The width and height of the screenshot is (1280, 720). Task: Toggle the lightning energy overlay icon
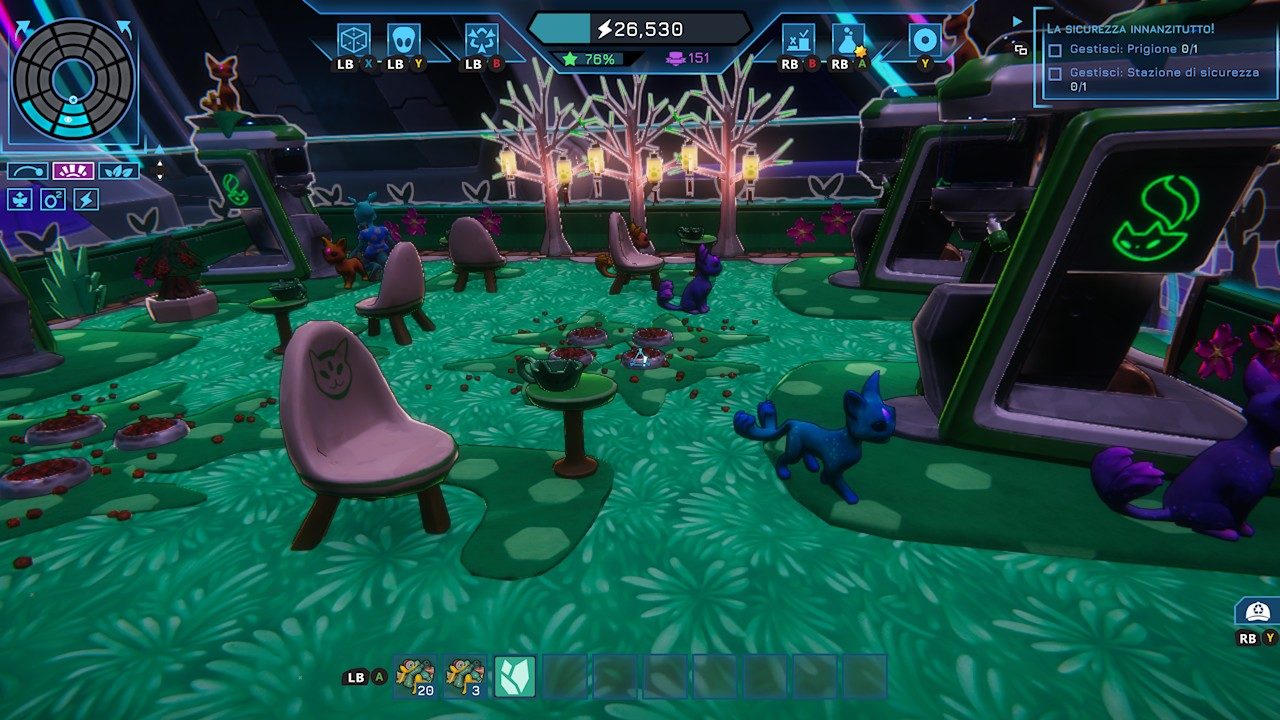[x=86, y=200]
